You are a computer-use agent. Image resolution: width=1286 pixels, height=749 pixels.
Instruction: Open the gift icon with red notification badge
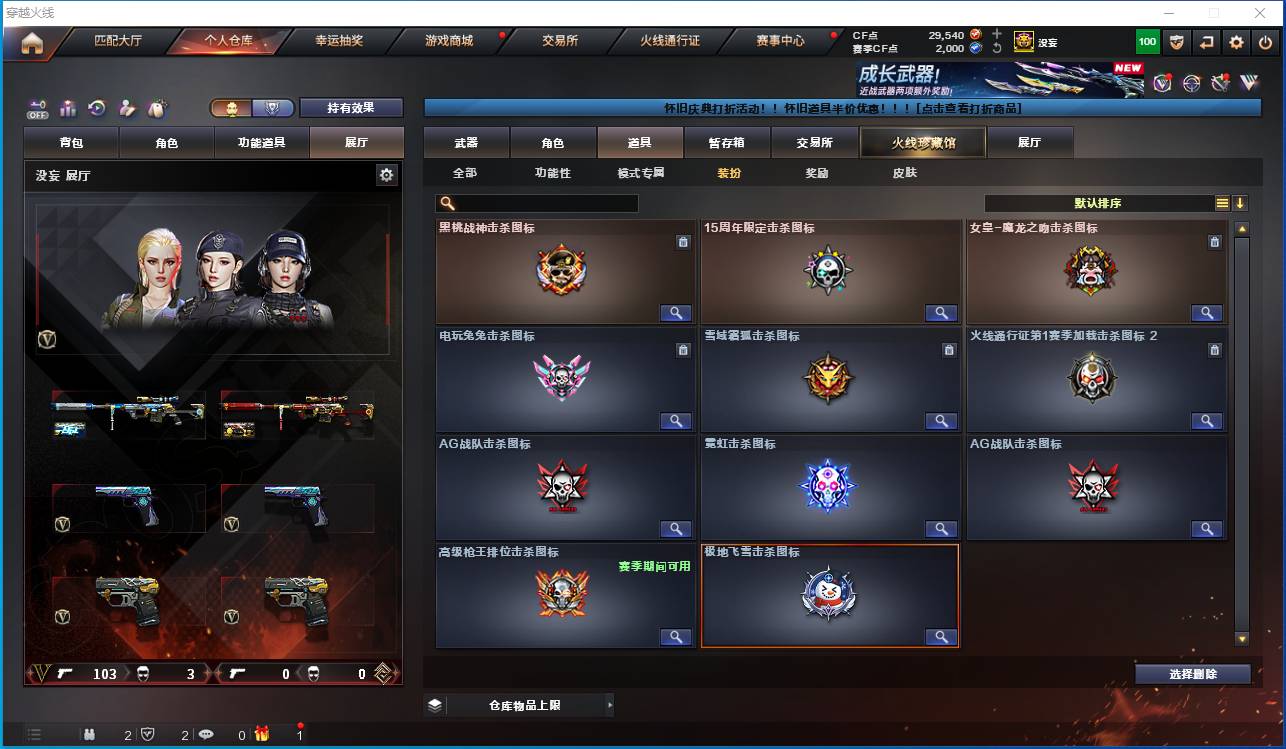(262, 733)
